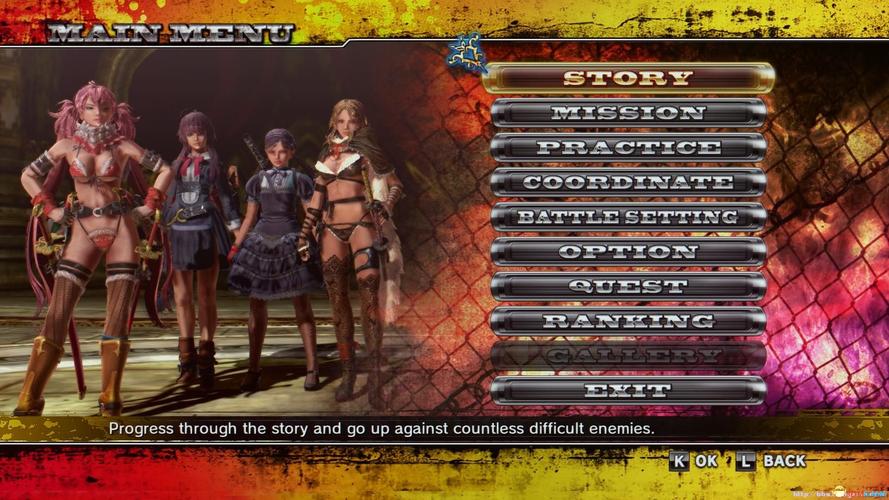This screenshot has height=500, width=889.
Task: Go to Battle Setting
Action: 628,217
